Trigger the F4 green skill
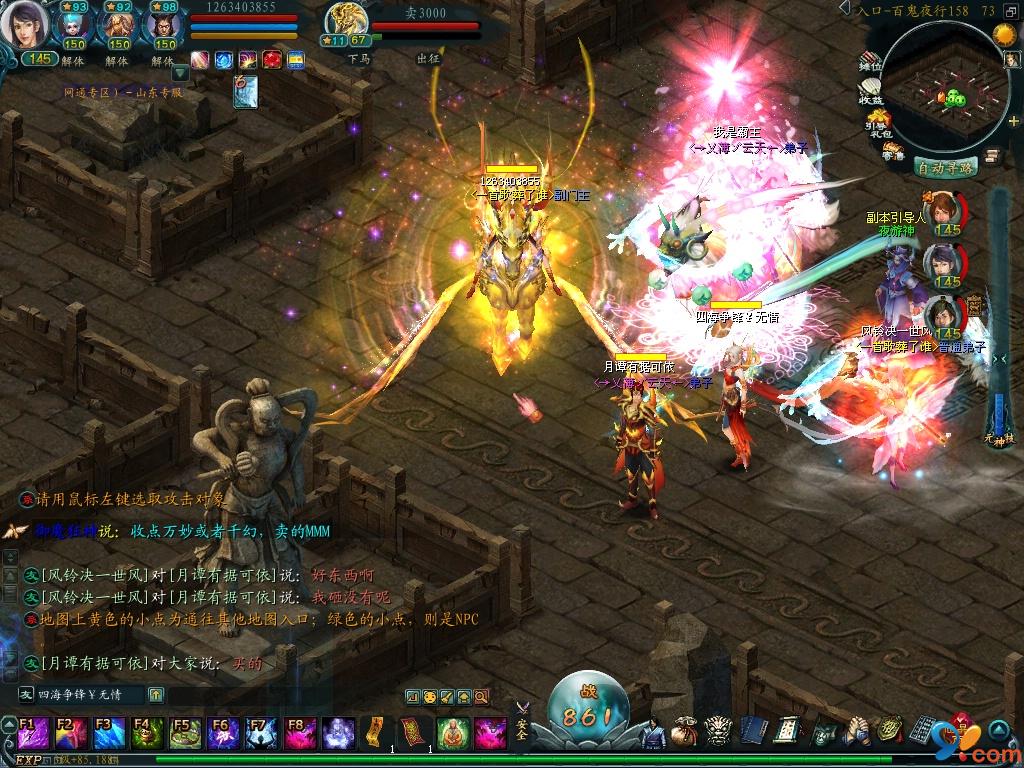The width and height of the screenshot is (1024, 768). pos(146,733)
